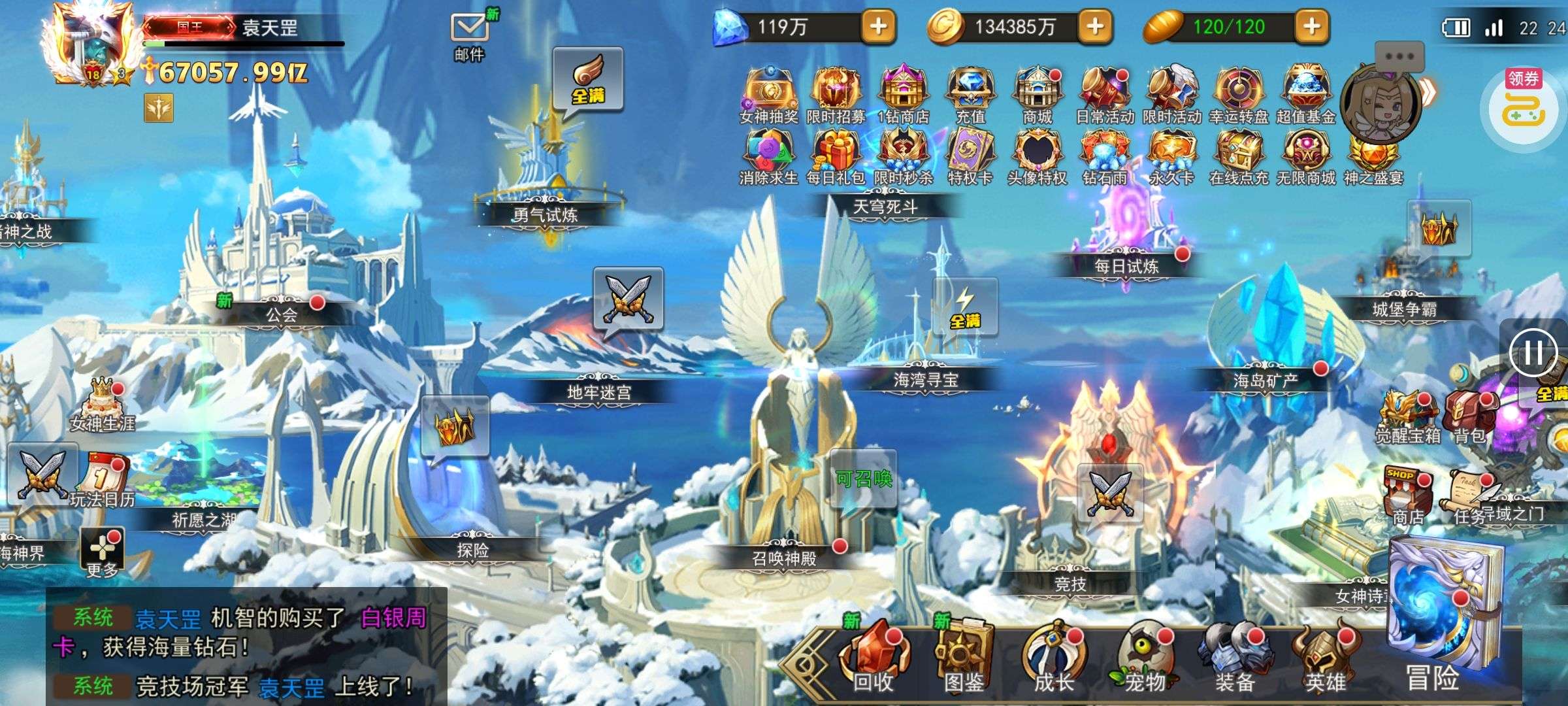Image resolution: width=1568 pixels, height=706 pixels.
Task: Open the 宠物 pet menu
Action: [x=1144, y=659]
